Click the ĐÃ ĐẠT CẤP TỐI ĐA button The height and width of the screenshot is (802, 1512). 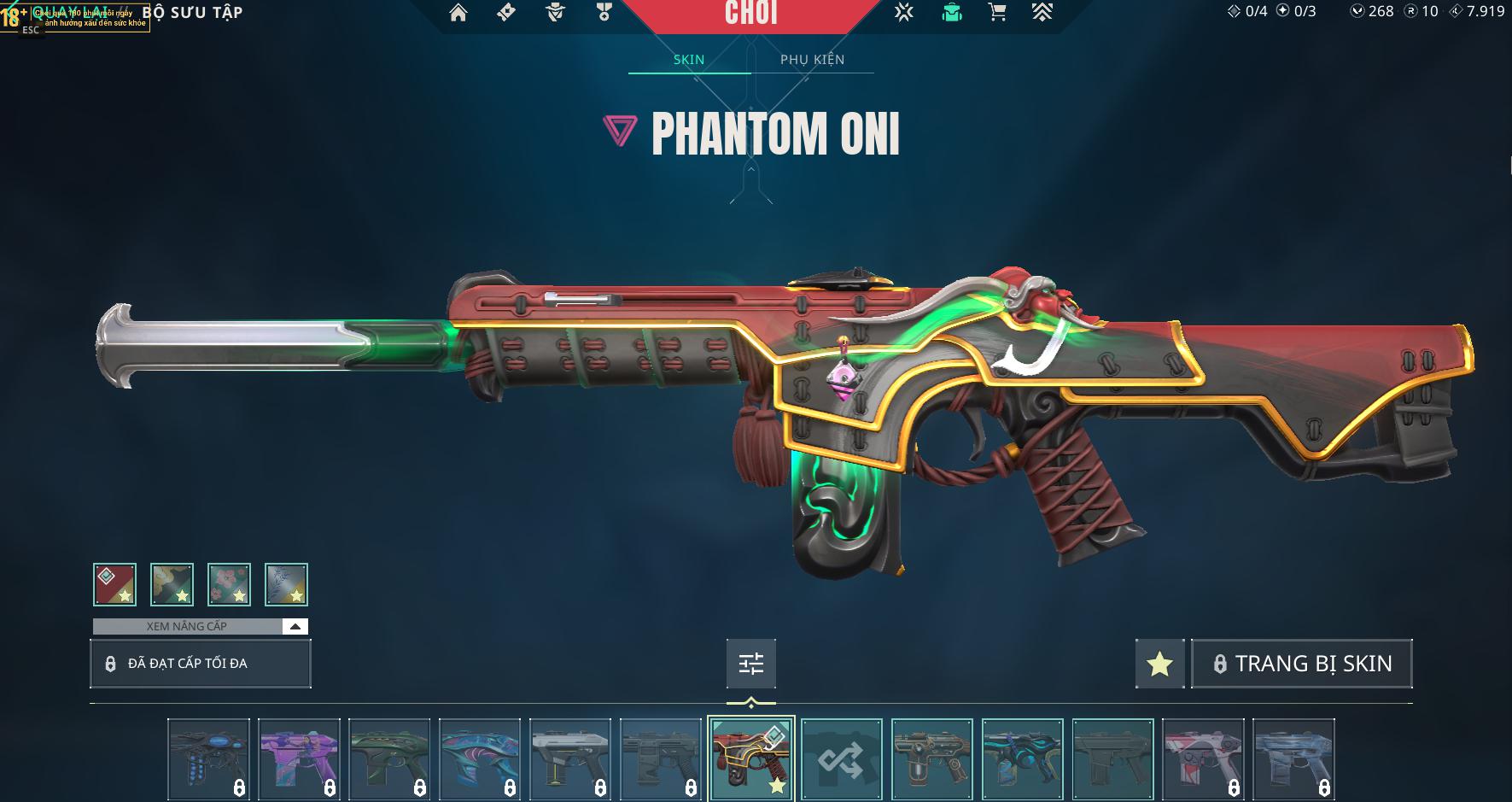pos(201,664)
